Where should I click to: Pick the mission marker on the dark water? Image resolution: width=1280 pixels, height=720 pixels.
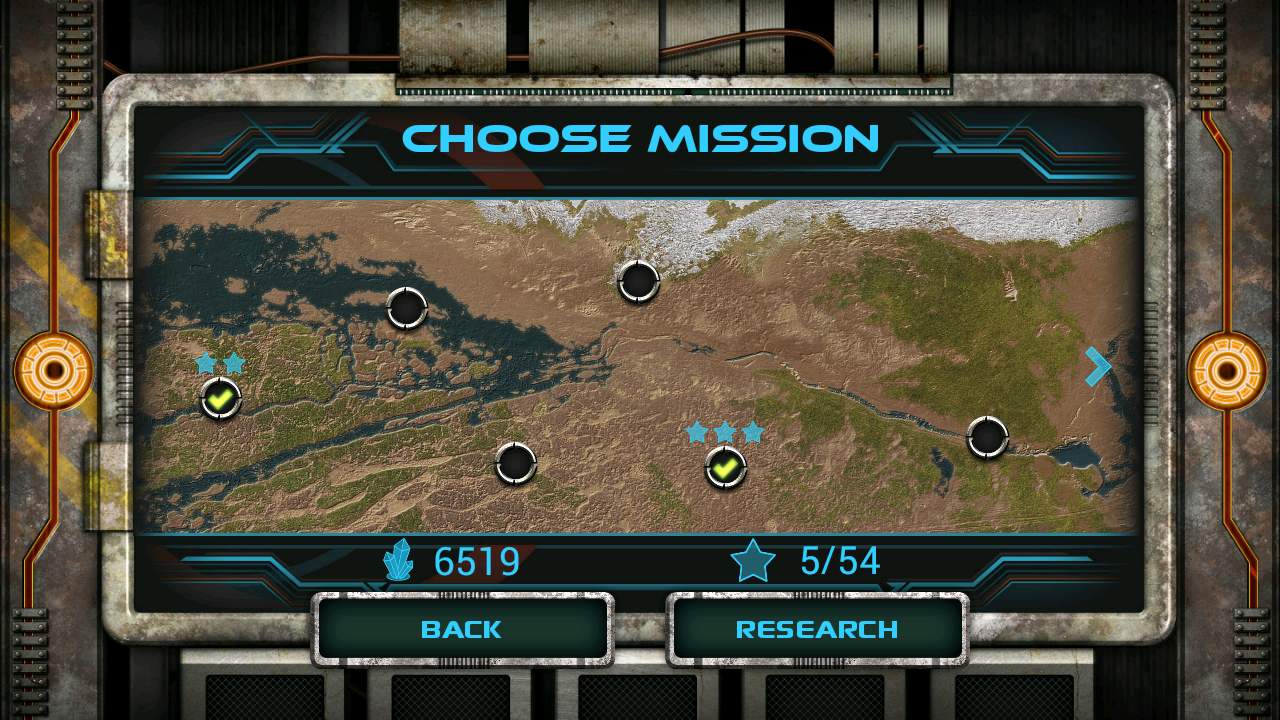[x=407, y=308]
